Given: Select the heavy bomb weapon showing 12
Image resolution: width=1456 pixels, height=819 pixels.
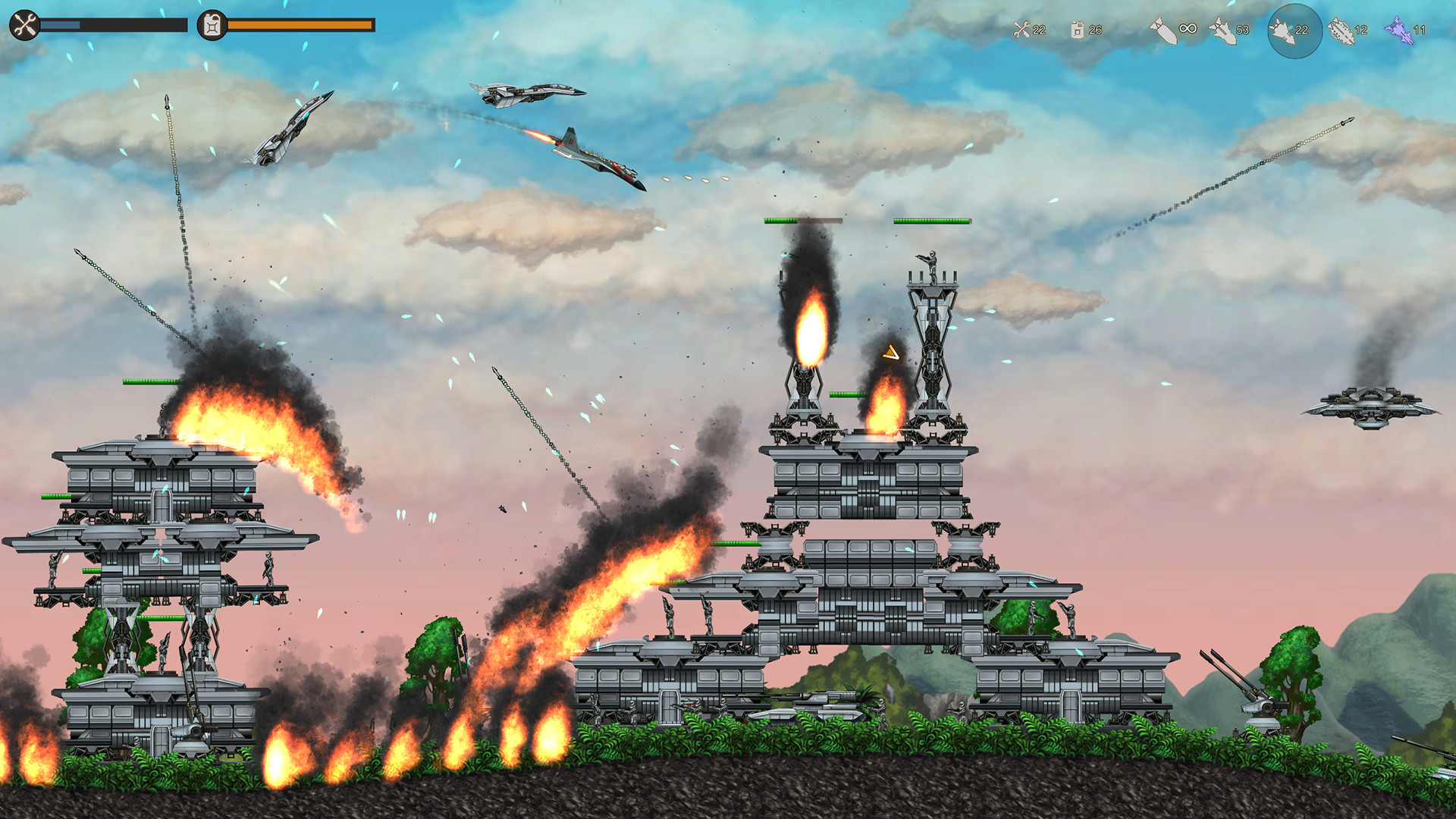Looking at the screenshot, I should point(1341,32).
